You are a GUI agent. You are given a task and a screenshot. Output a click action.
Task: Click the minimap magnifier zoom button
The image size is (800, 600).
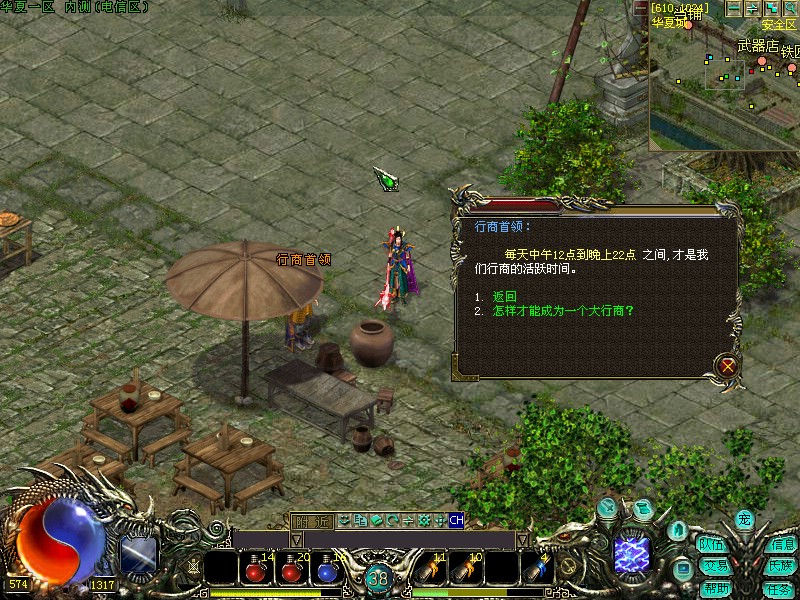point(789,8)
